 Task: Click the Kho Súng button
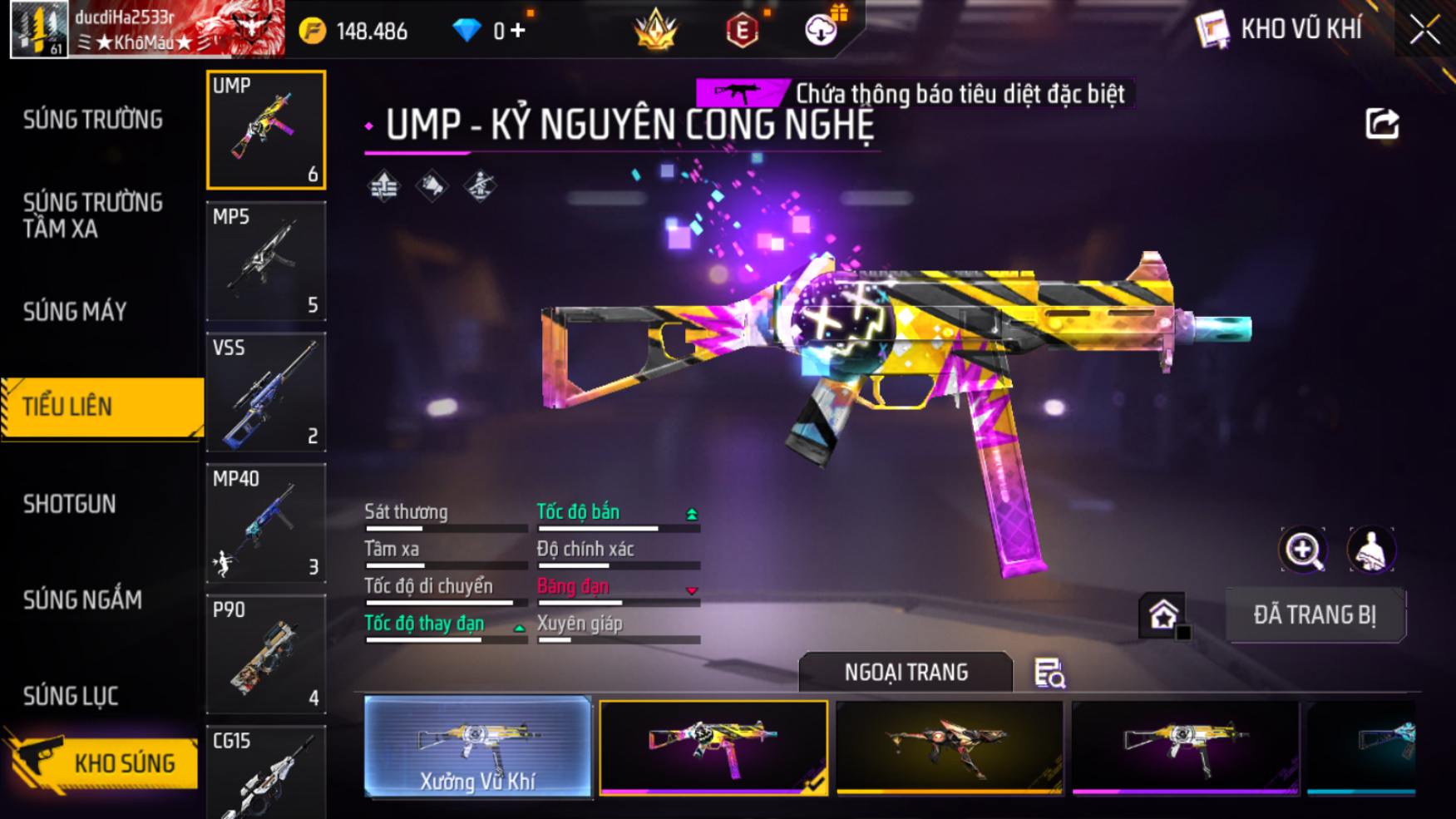coord(104,762)
